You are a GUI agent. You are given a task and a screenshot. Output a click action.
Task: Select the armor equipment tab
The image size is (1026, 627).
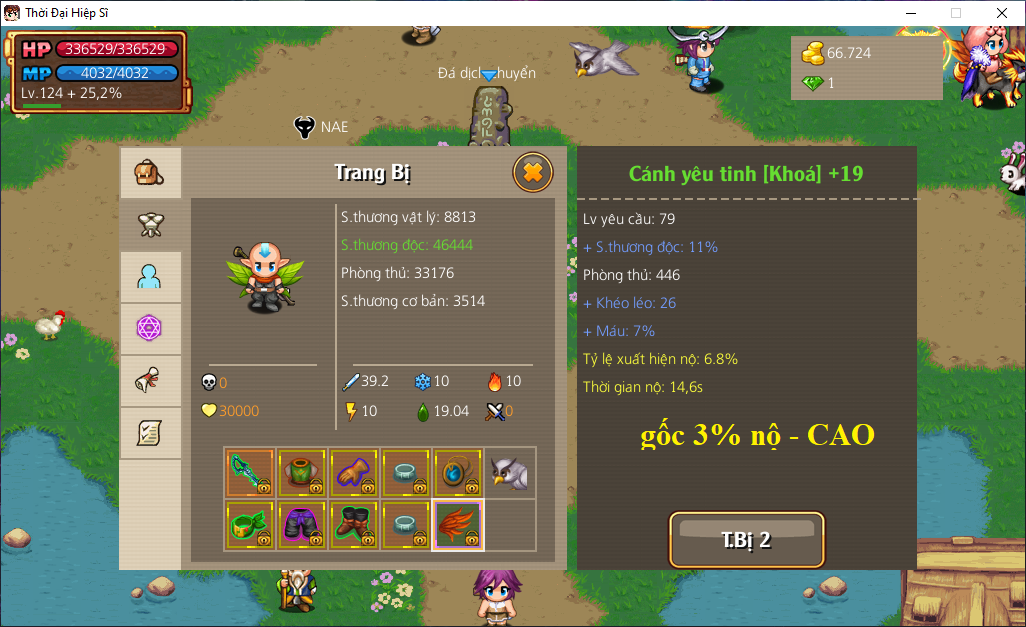(x=150, y=225)
